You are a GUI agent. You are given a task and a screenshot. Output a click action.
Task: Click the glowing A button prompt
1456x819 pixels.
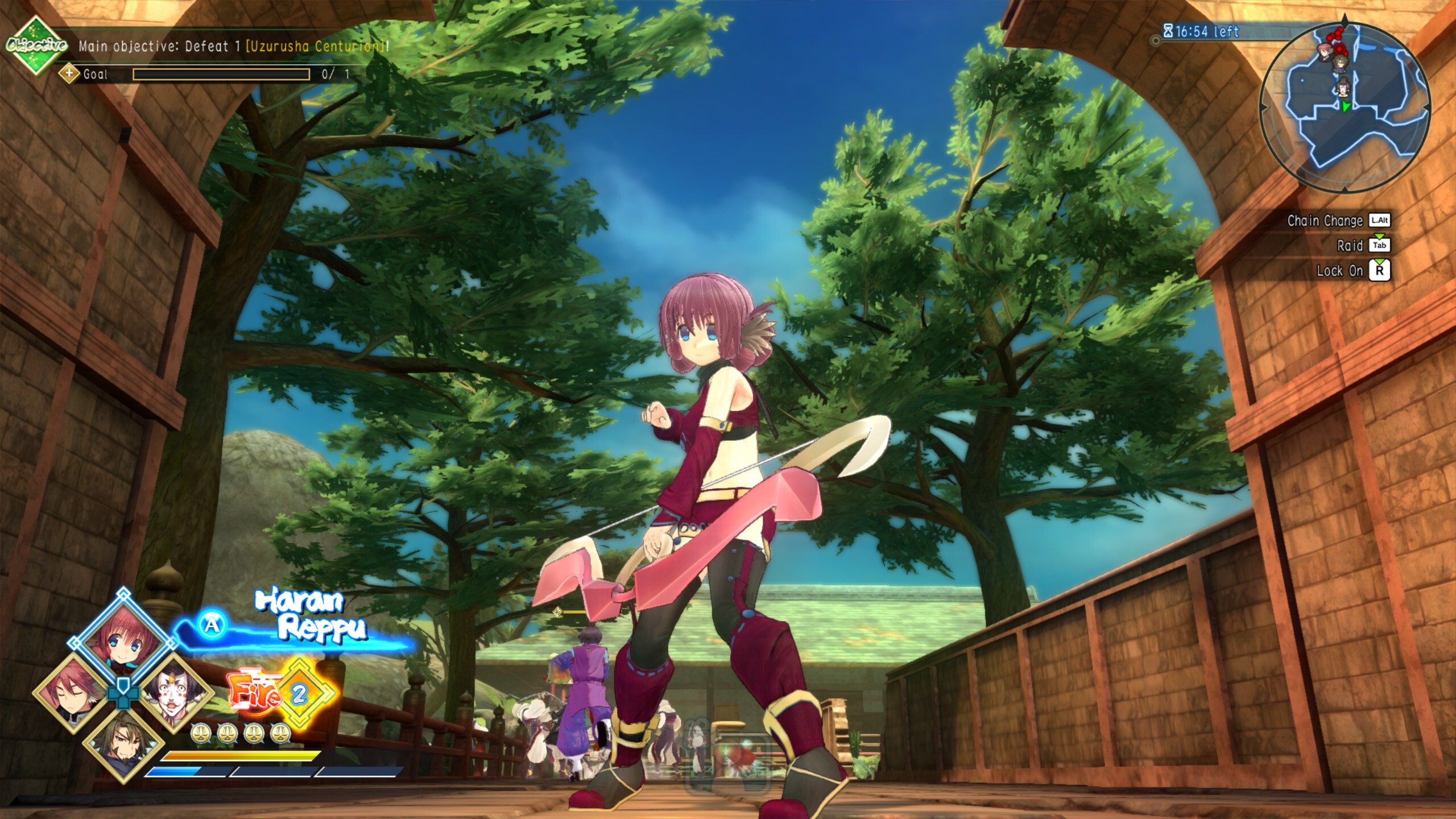click(x=212, y=625)
